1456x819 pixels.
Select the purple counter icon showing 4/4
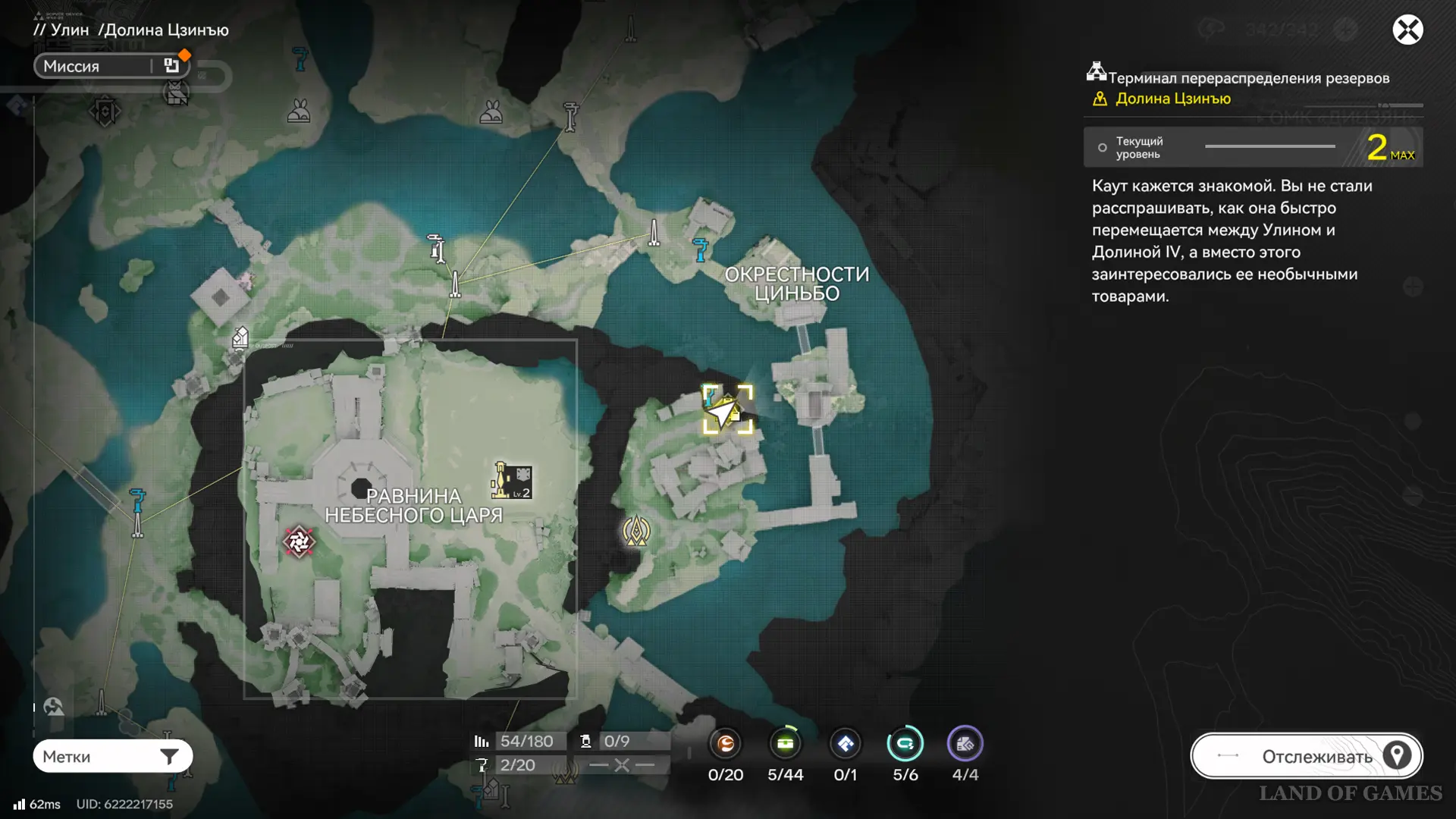[x=965, y=744]
